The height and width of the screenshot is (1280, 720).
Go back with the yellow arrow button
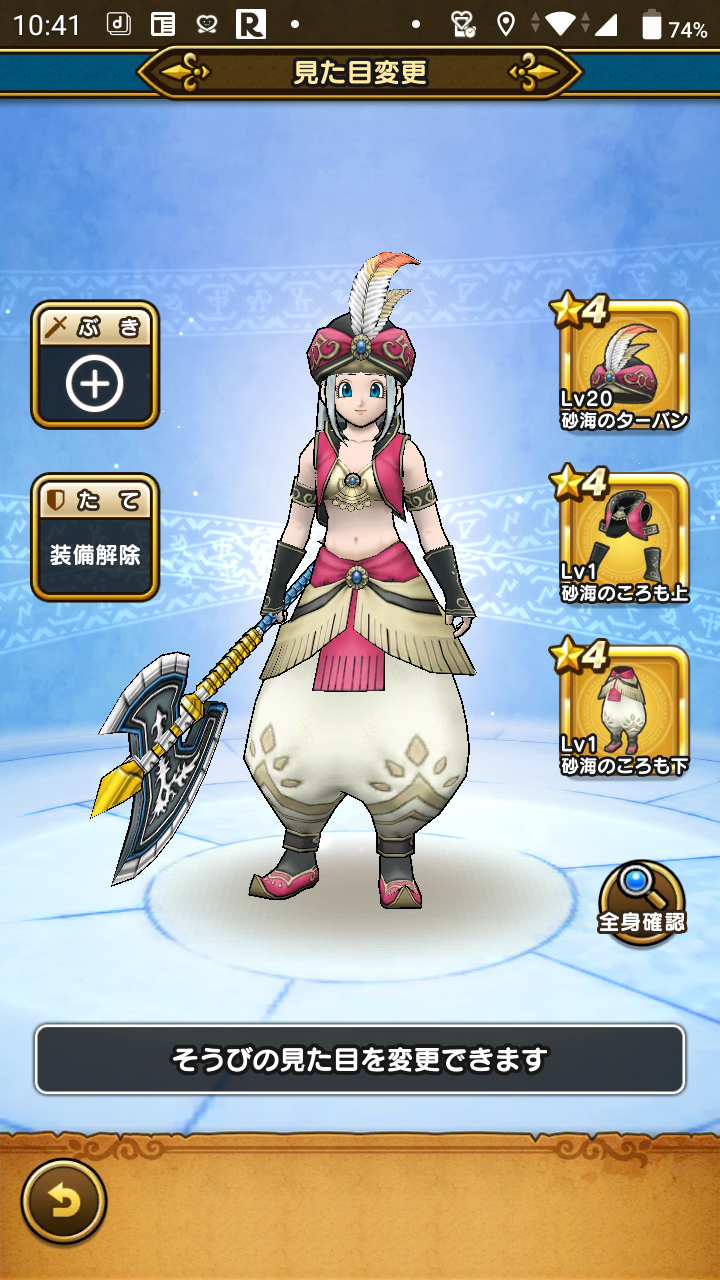coord(64,1202)
